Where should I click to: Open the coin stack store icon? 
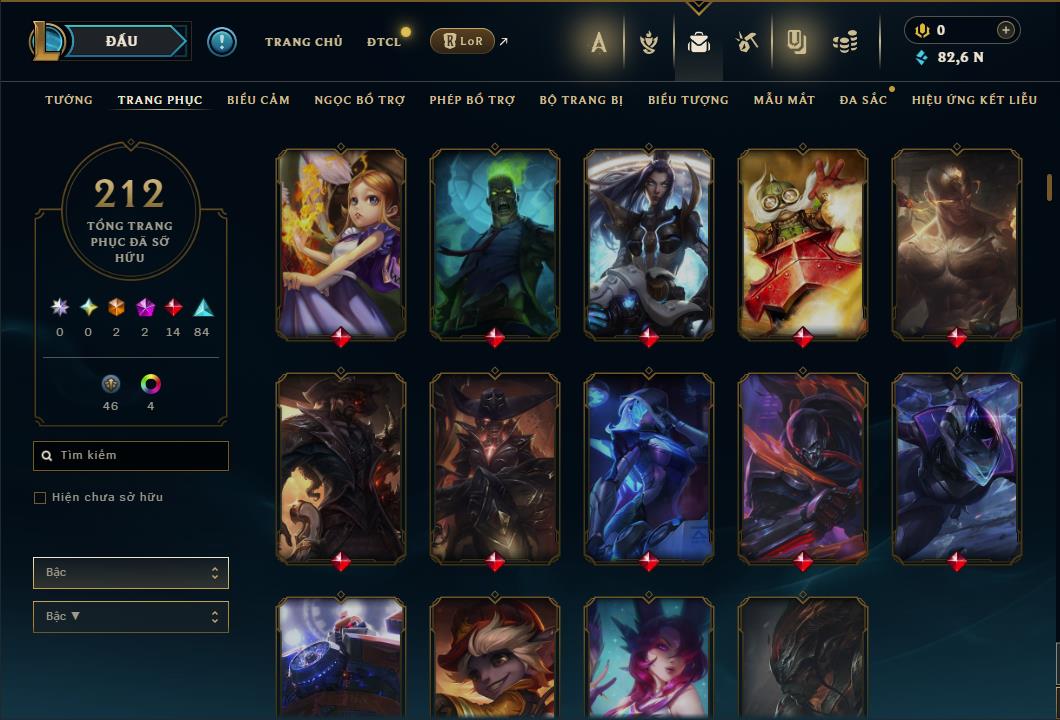point(845,42)
